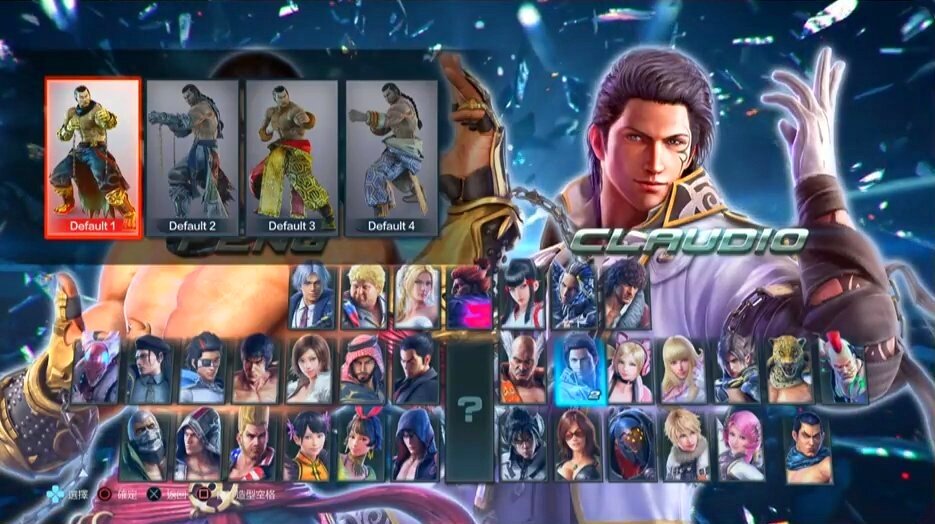Select Heihachi's portrait
The height and width of the screenshot is (524, 935).
[523, 368]
